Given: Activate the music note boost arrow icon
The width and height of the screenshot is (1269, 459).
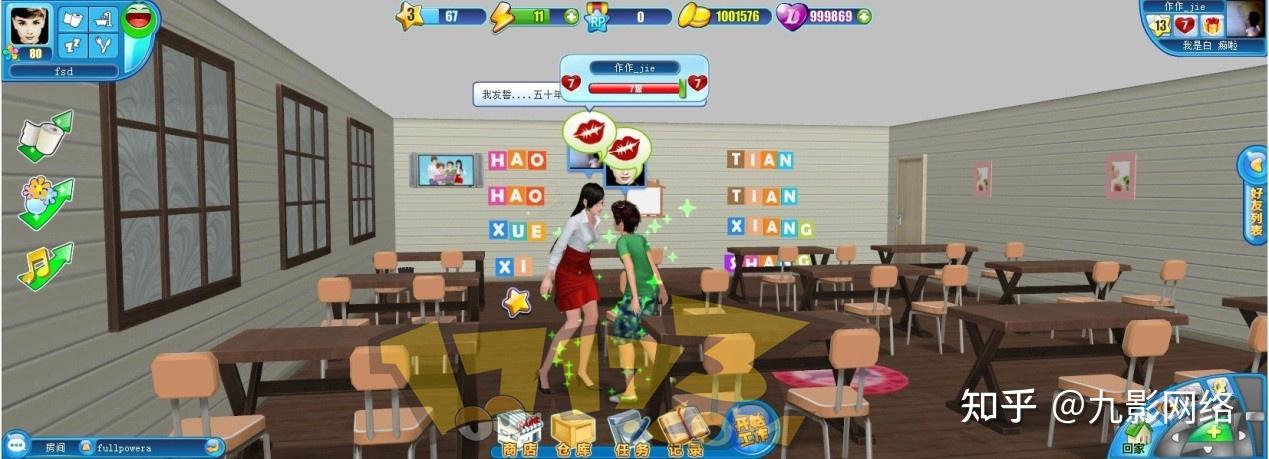Looking at the screenshot, I should click(44, 266).
